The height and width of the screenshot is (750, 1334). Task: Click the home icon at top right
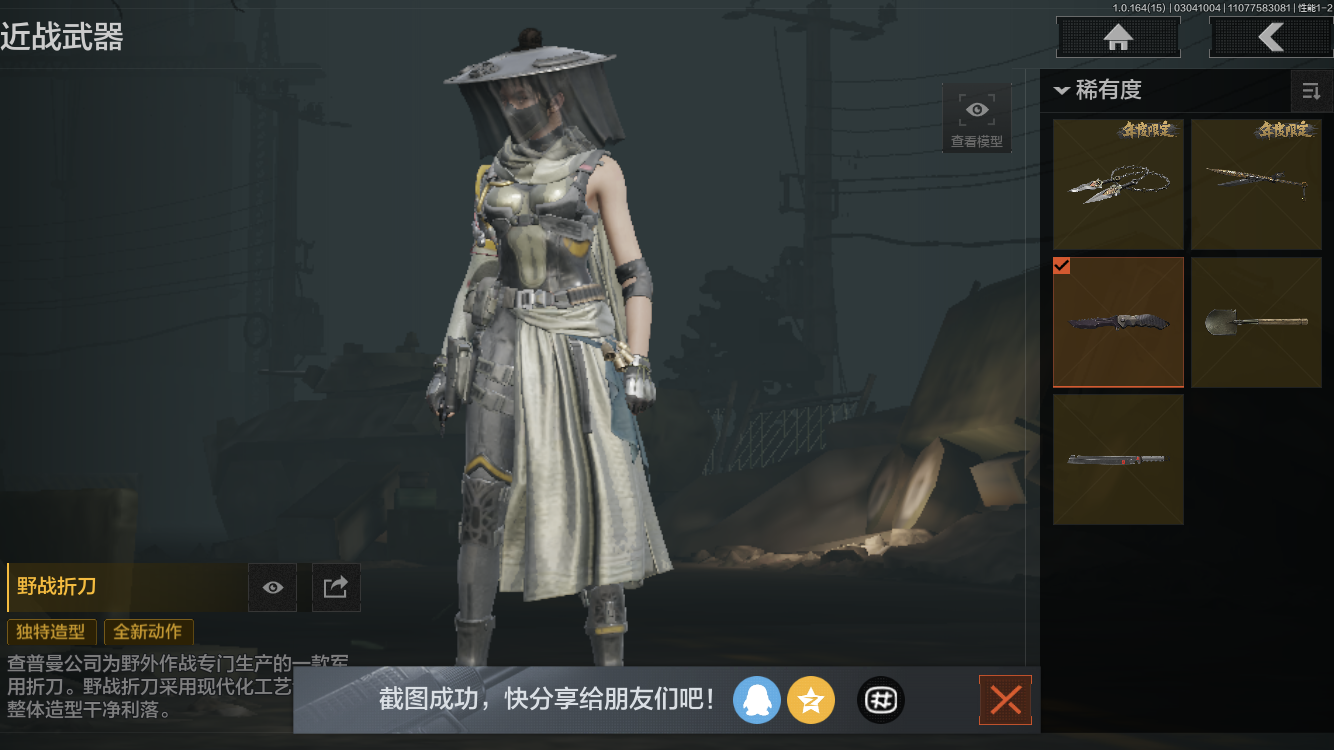click(x=1117, y=37)
